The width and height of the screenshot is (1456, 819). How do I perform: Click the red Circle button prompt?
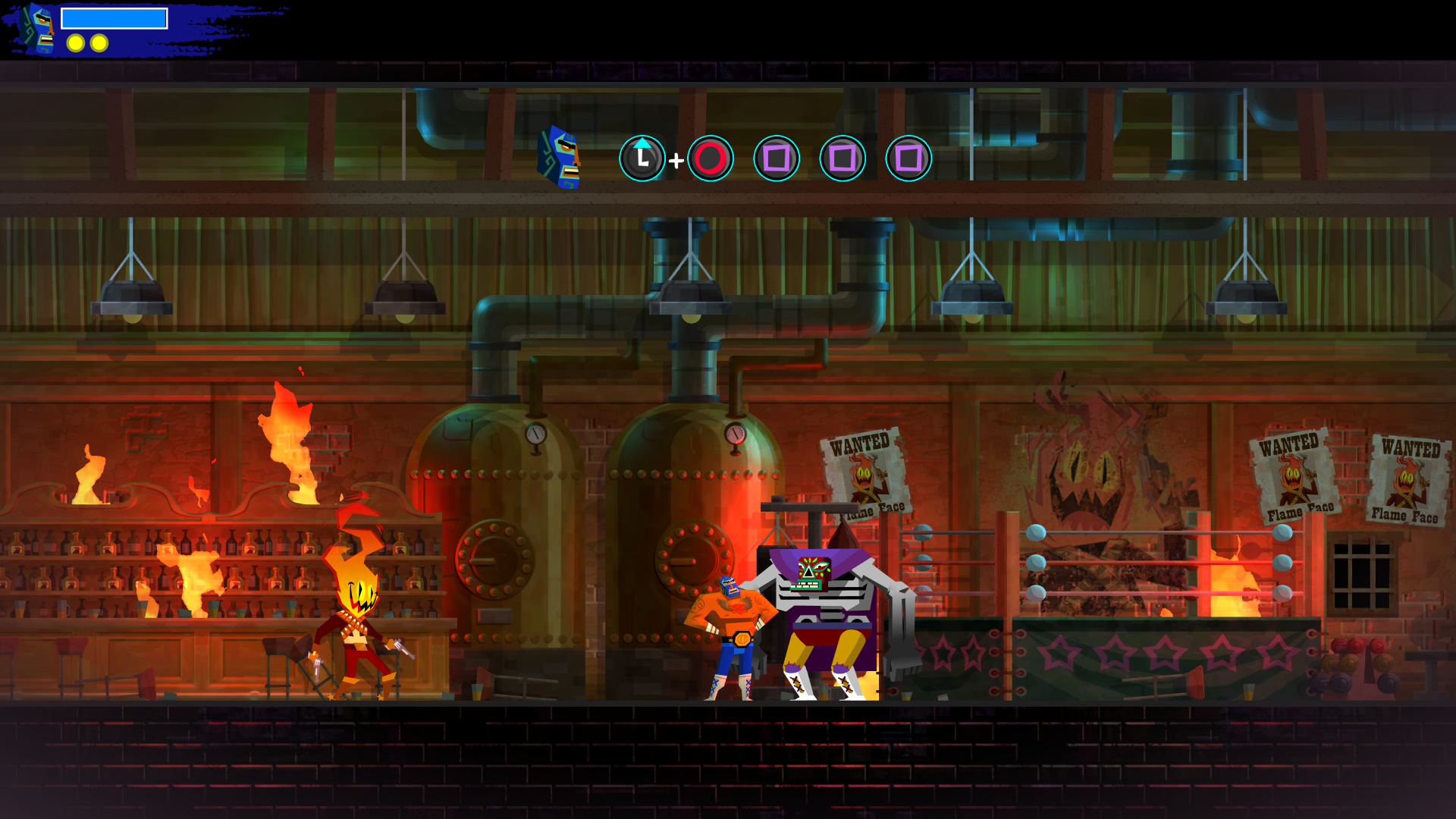coord(710,158)
